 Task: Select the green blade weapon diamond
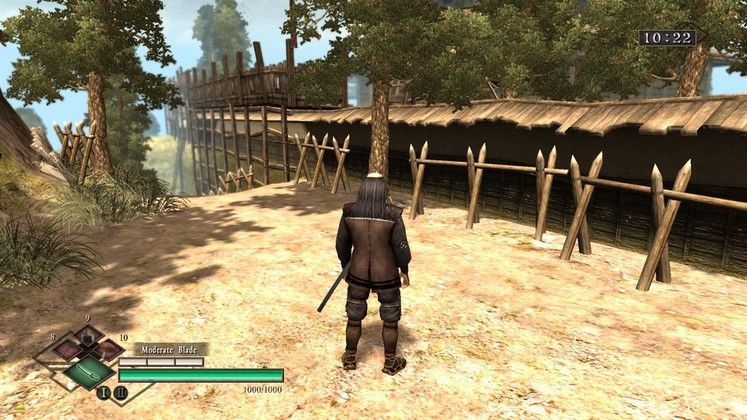[88, 373]
